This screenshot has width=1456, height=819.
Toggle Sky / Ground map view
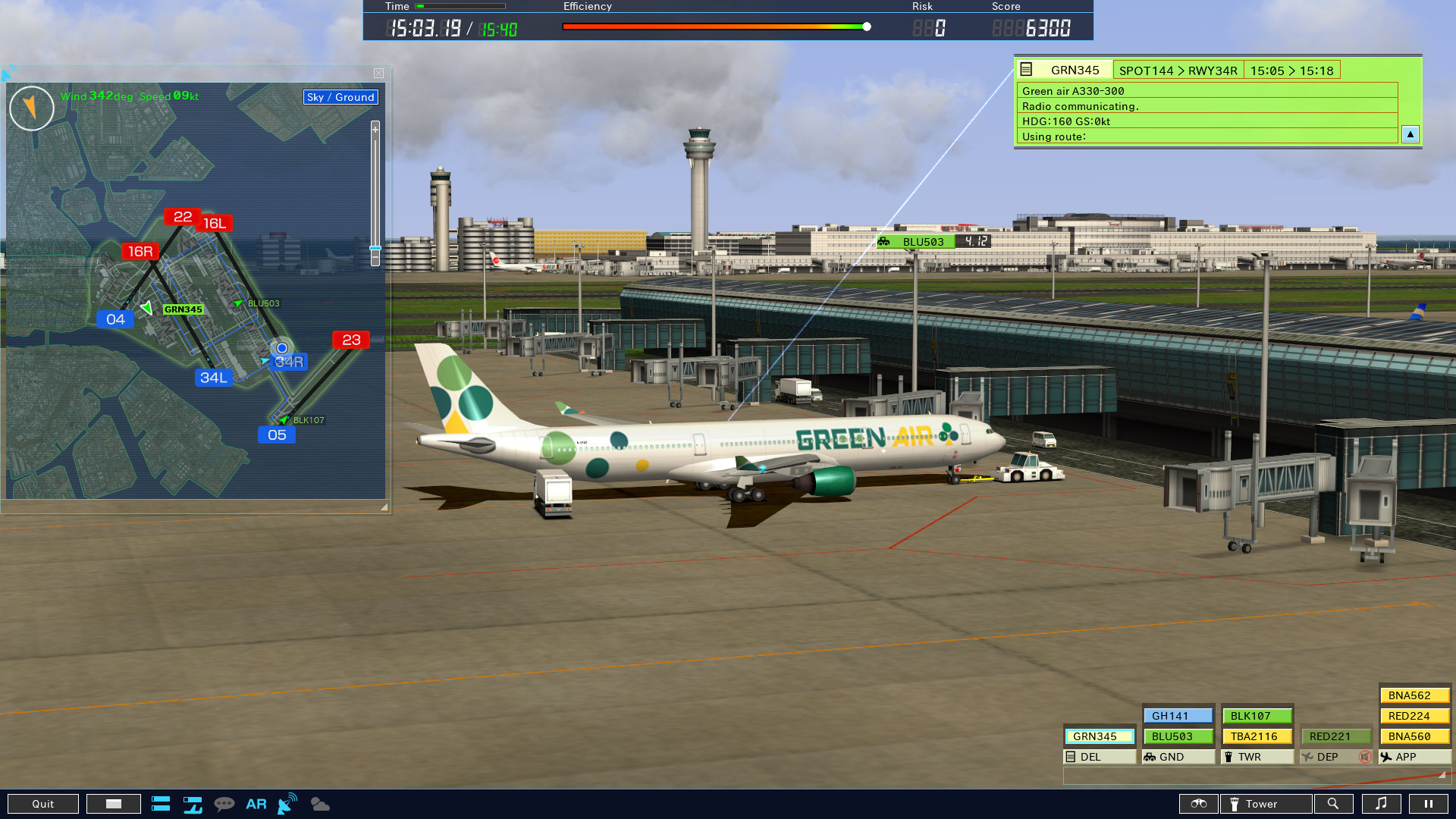point(340,97)
